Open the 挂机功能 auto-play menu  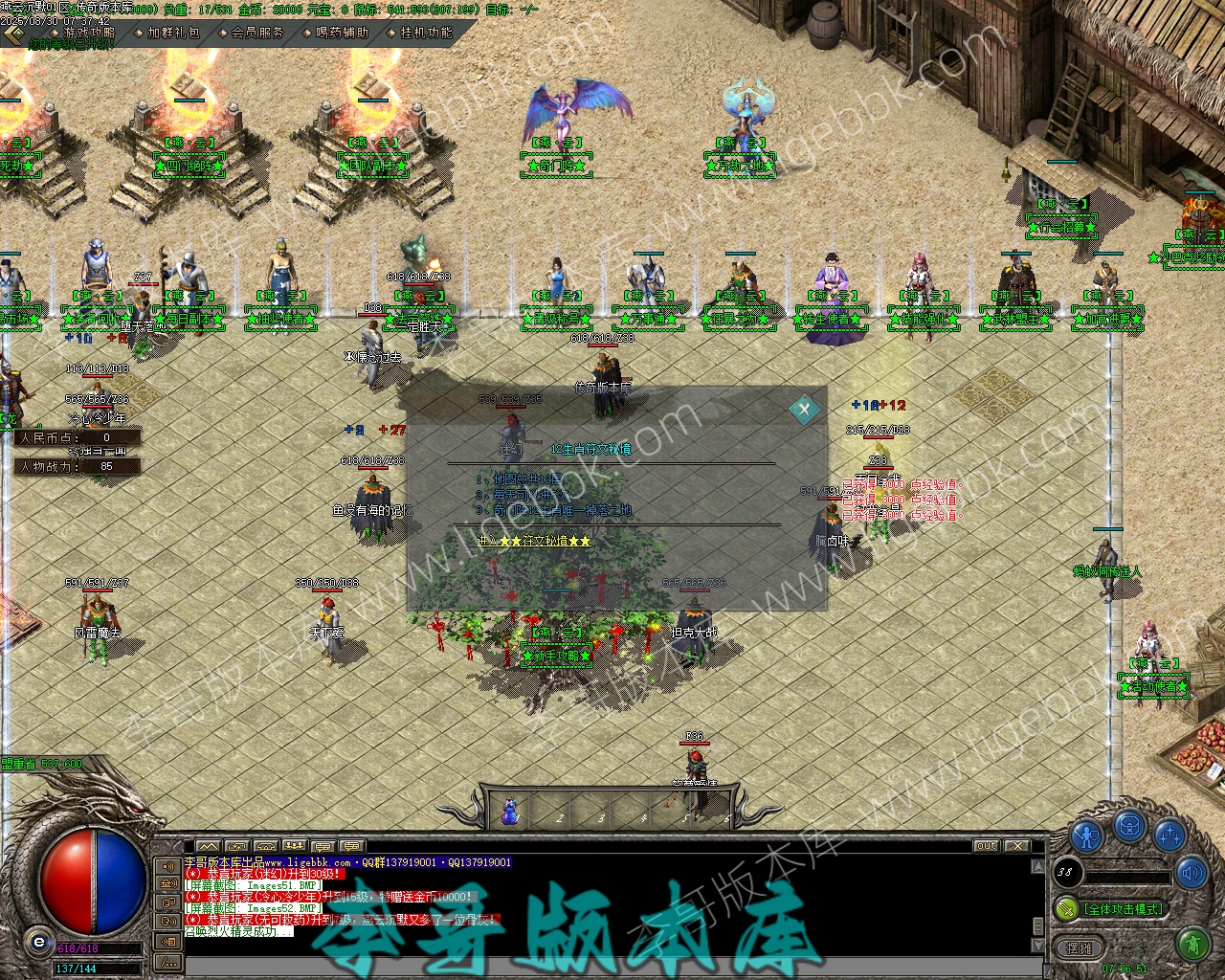click(425, 33)
